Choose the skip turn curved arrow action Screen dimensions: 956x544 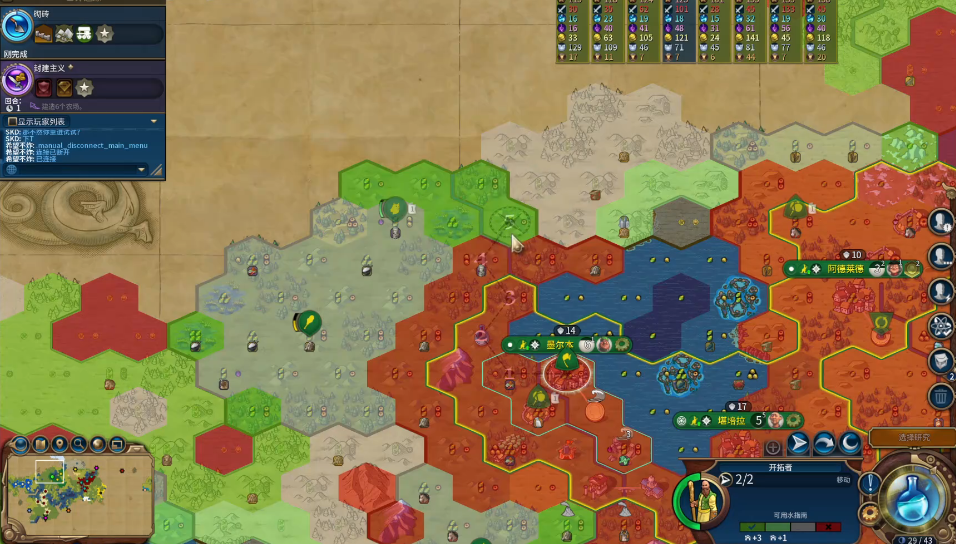(825, 443)
